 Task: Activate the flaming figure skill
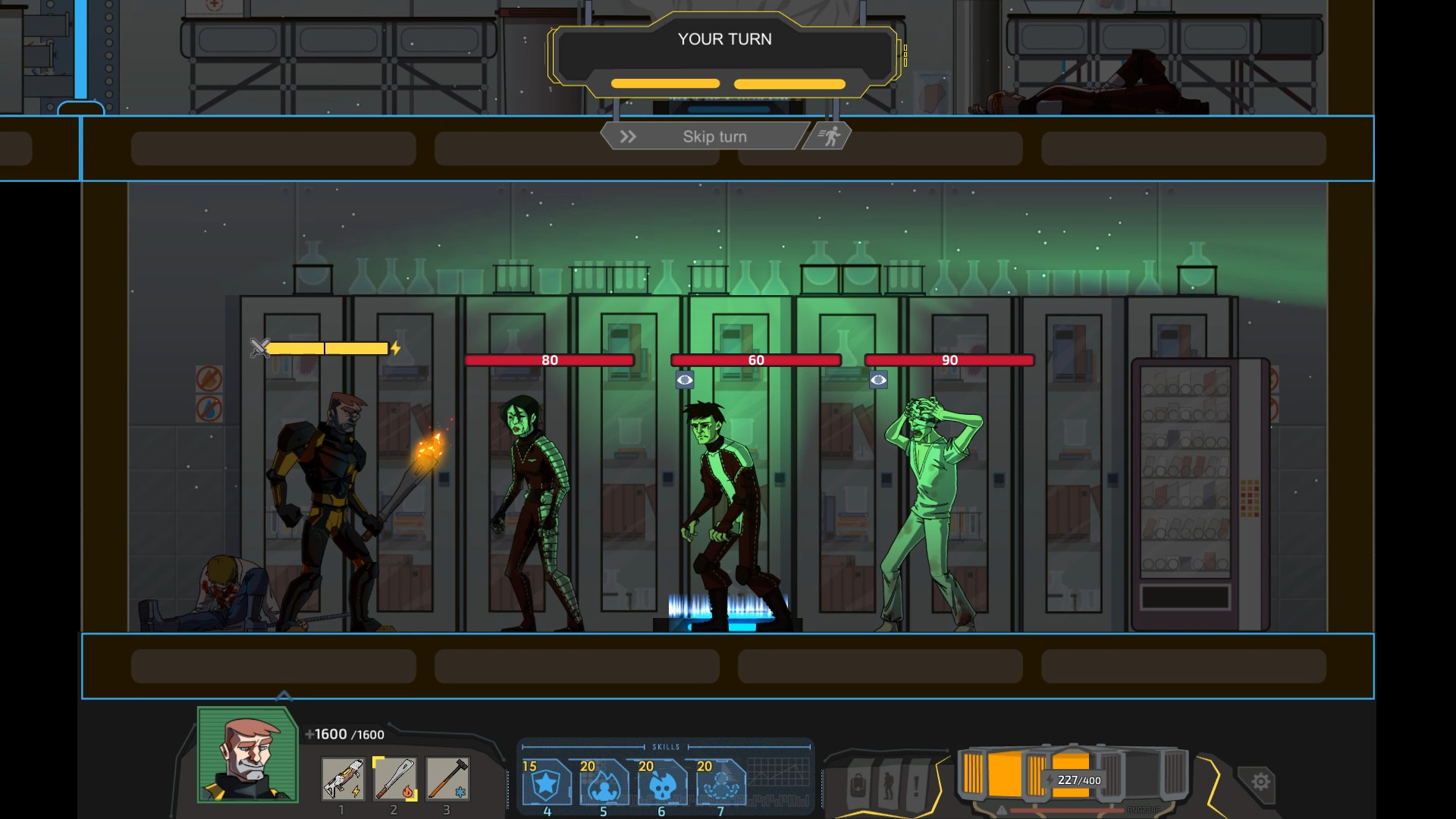[x=604, y=783]
